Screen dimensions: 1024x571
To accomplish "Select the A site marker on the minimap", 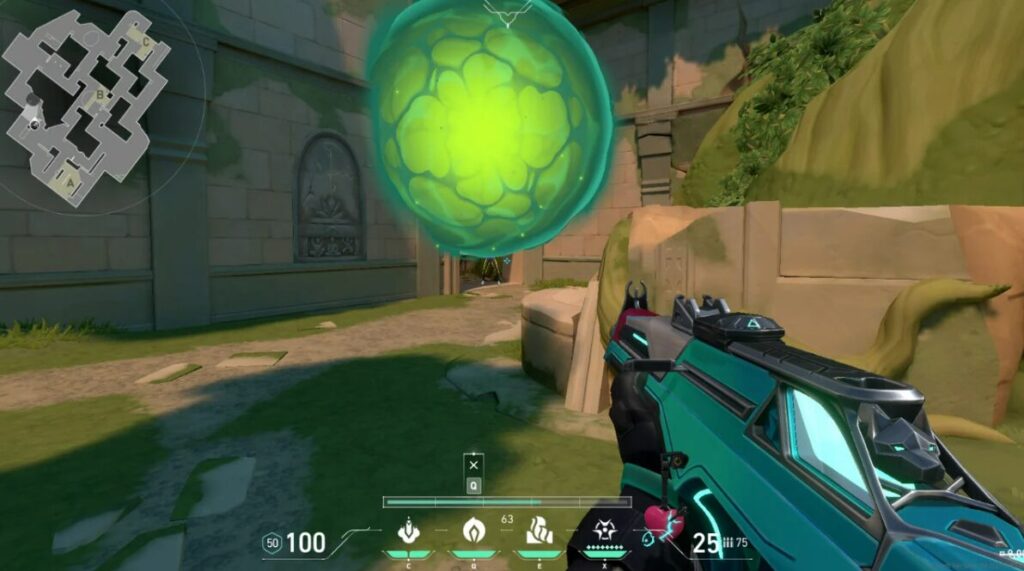I will 68,183.
